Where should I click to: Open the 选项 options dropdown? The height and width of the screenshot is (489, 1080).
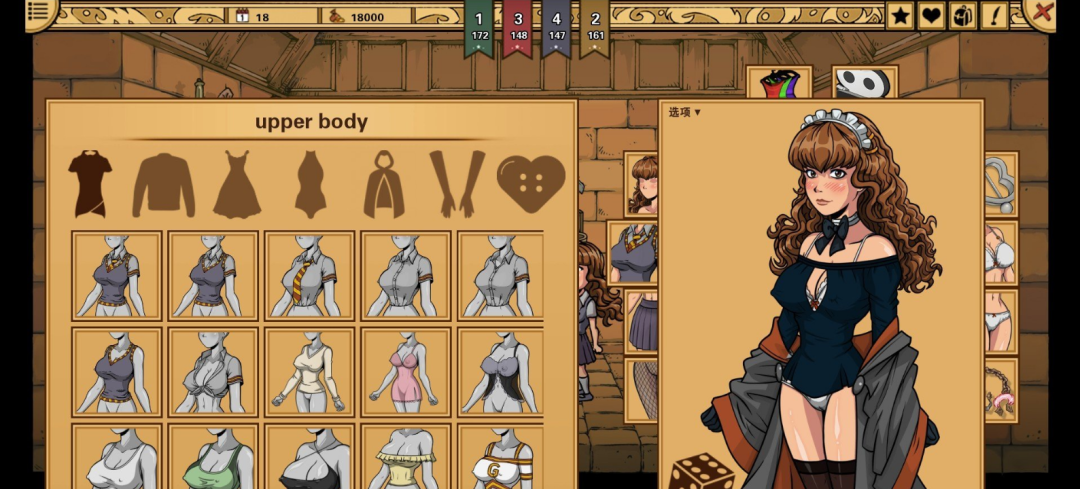pyautogui.click(x=685, y=112)
